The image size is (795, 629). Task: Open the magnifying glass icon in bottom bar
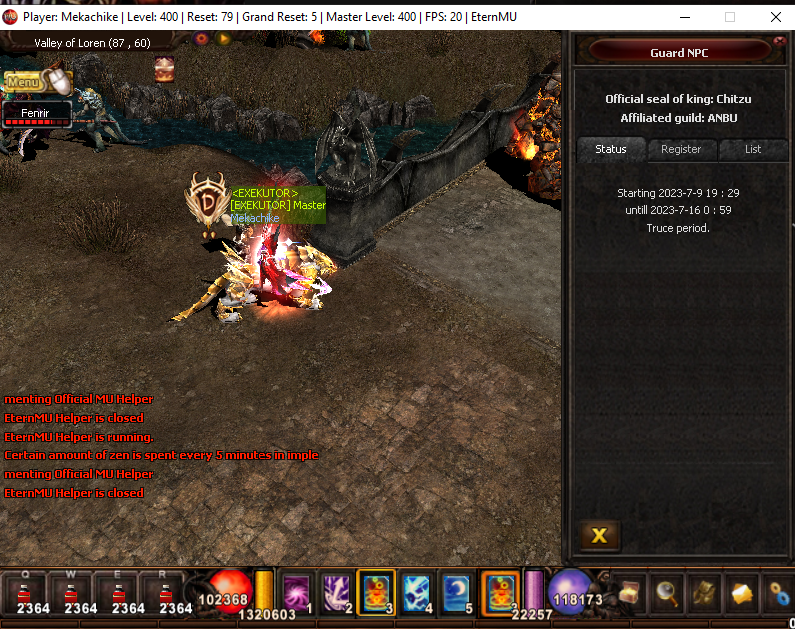click(666, 593)
